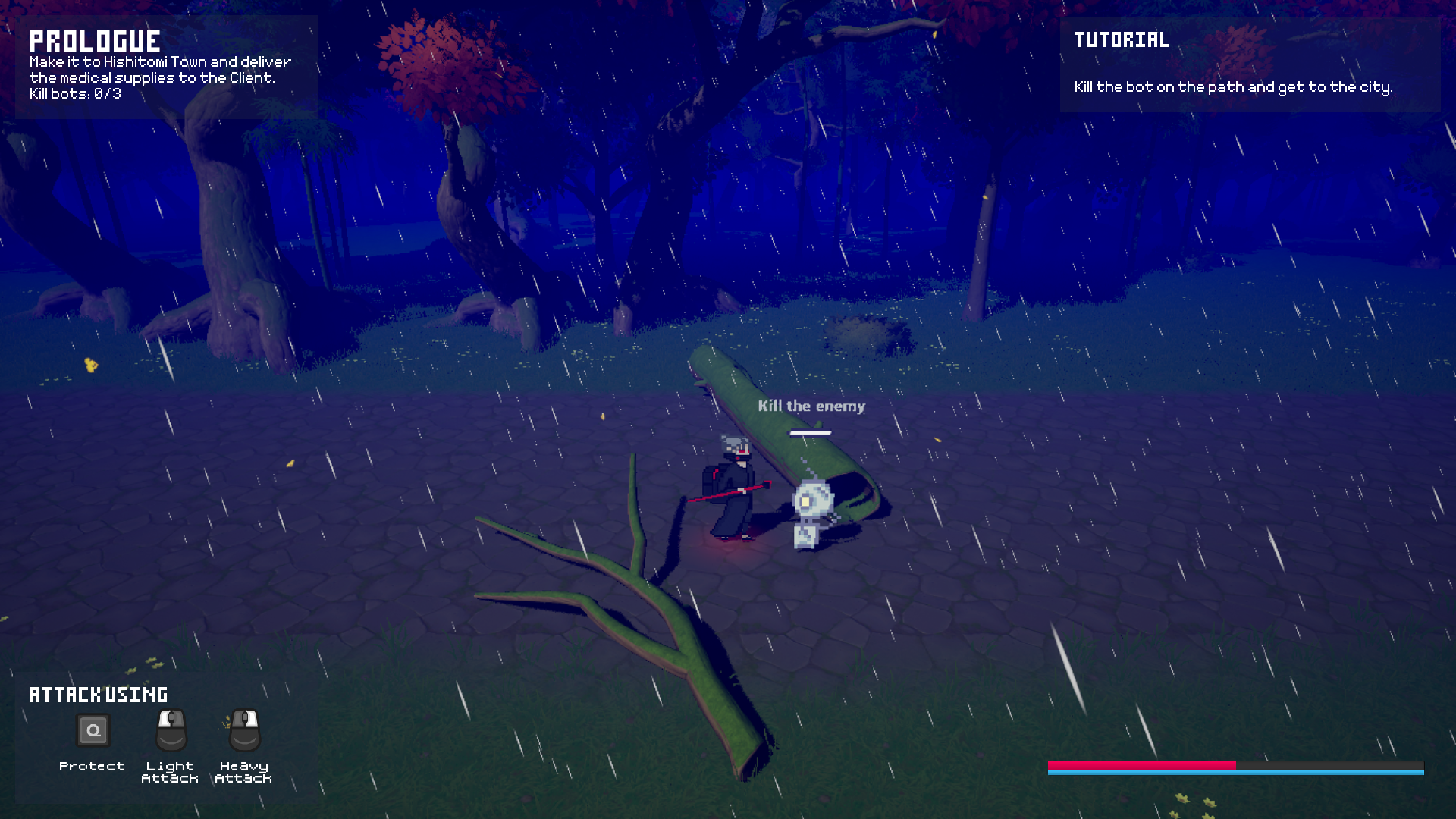The height and width of the screenshot is (819, 1456).
Task: Click the left mouse button graphic under ATTACK USING
Action: [170, 730]
